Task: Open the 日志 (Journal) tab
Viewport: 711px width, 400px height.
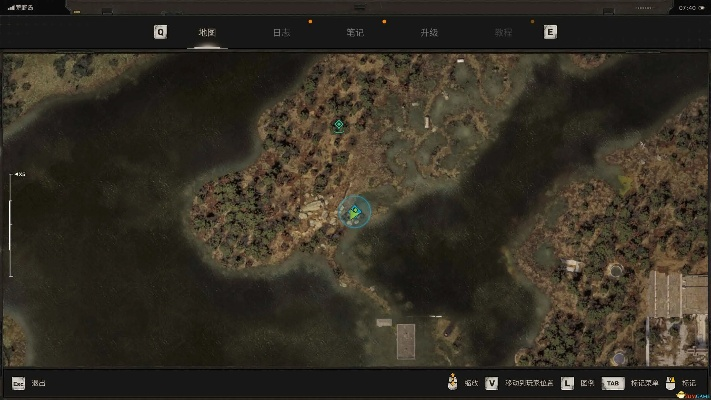Action: 282,32
